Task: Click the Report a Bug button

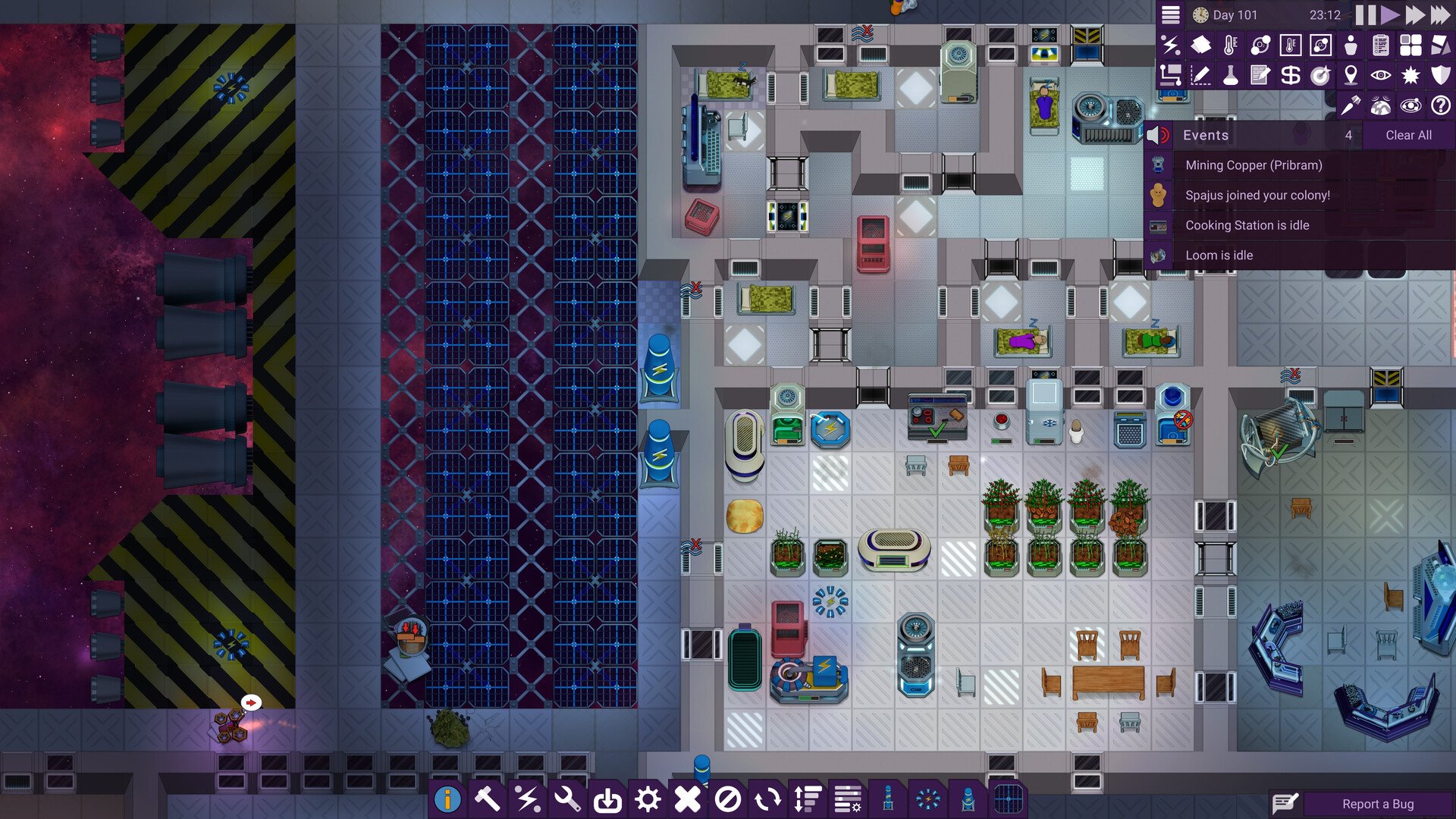Action: click(1377, 804)
